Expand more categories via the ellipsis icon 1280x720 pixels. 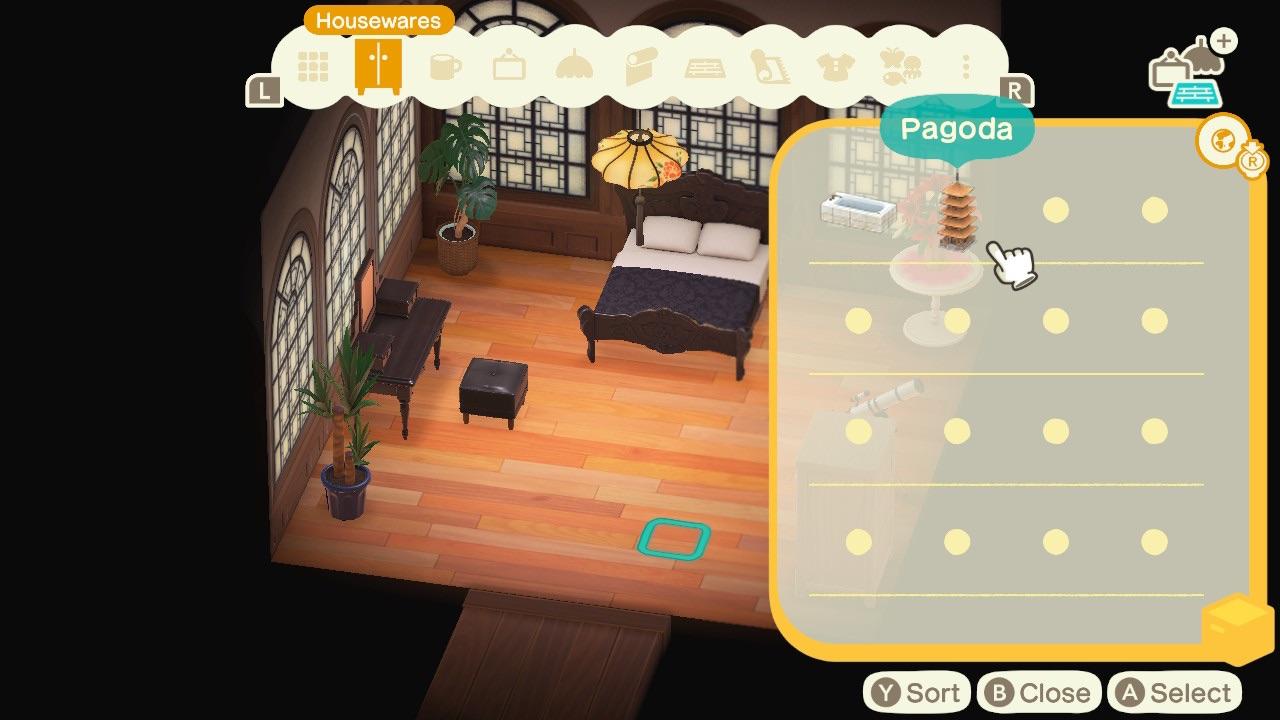click(x=963, y=67)
